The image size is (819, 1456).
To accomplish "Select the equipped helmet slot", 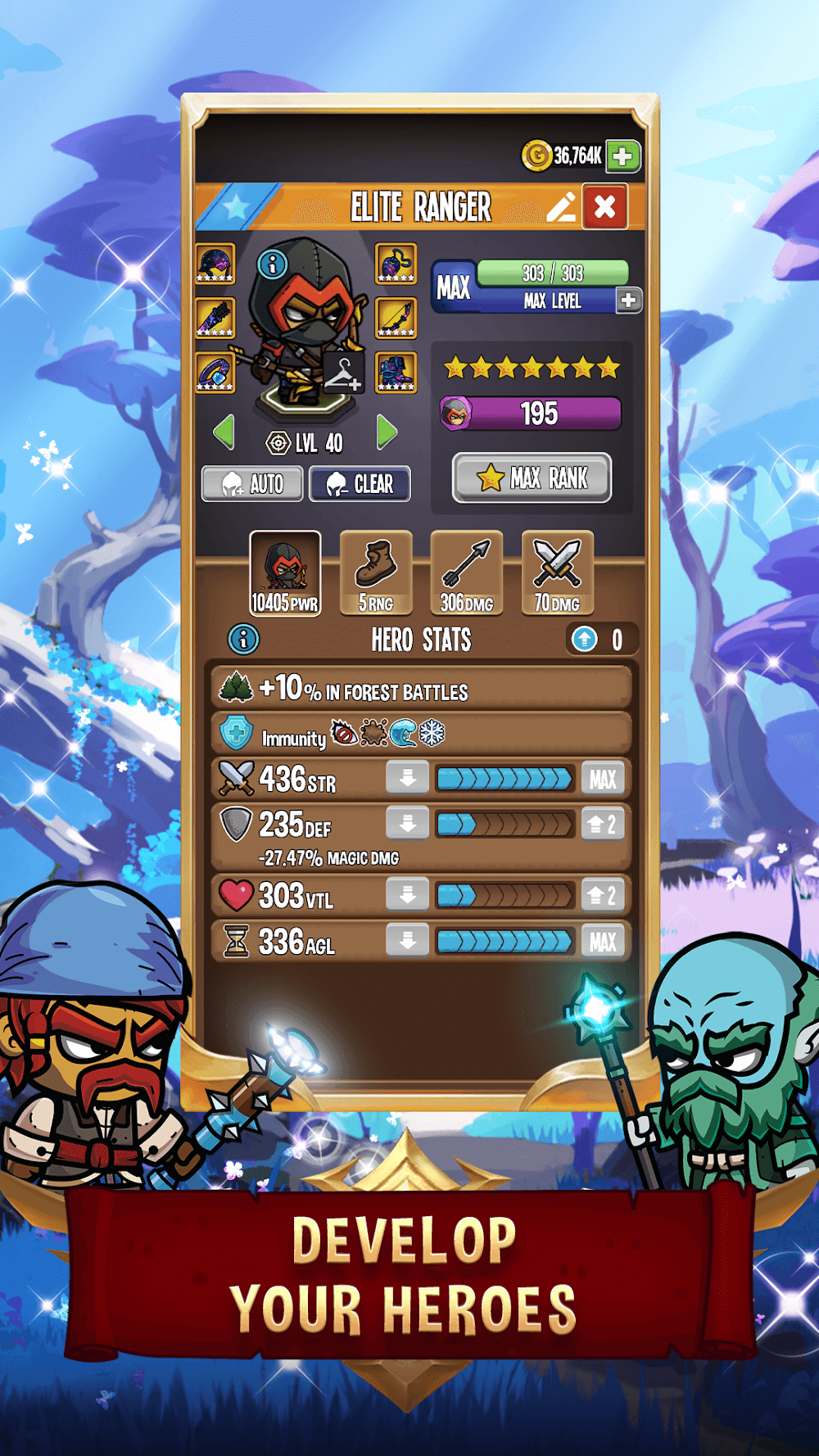I will point(215,264).
